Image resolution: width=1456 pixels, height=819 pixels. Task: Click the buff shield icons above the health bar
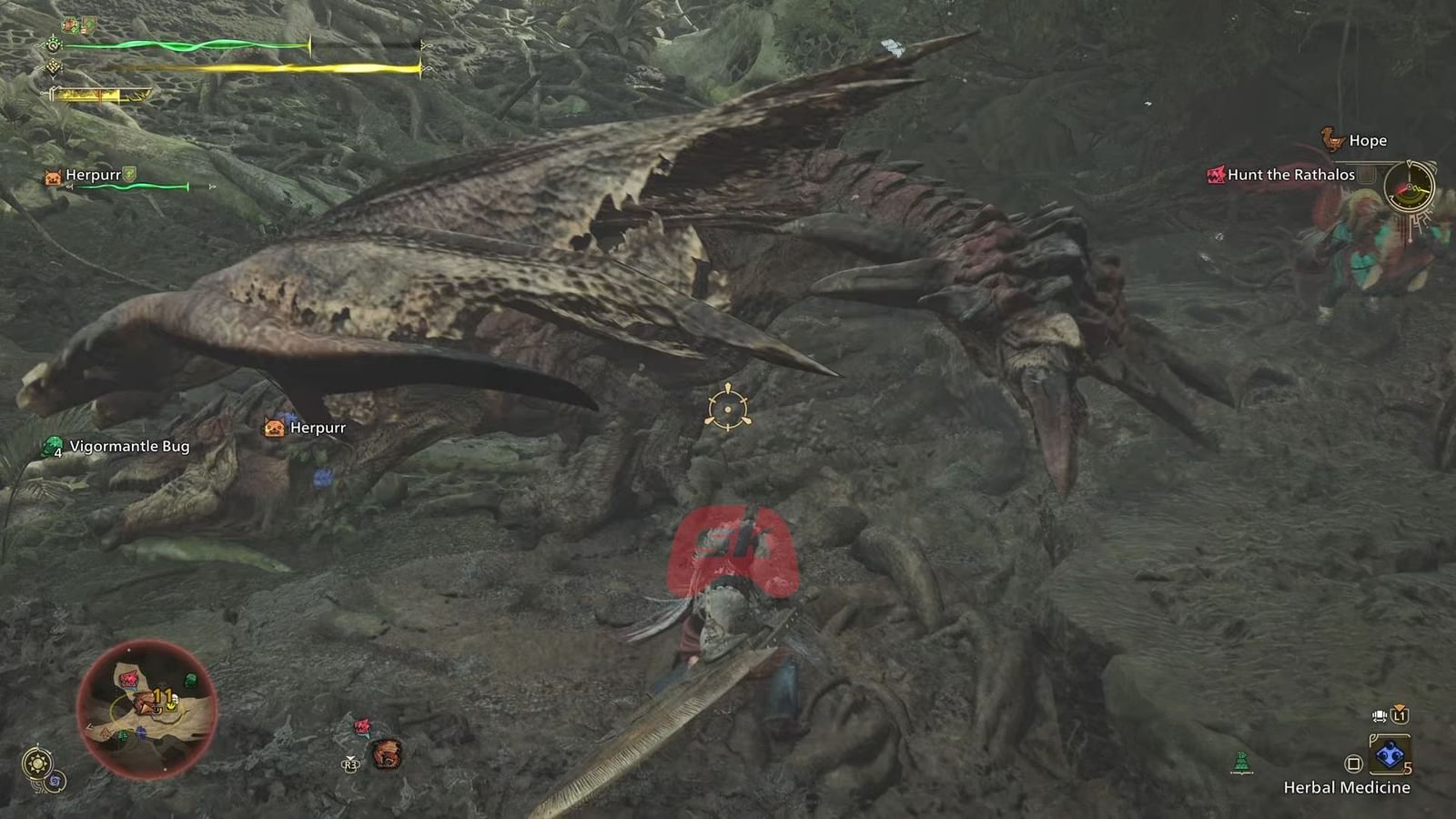(77, 25)
